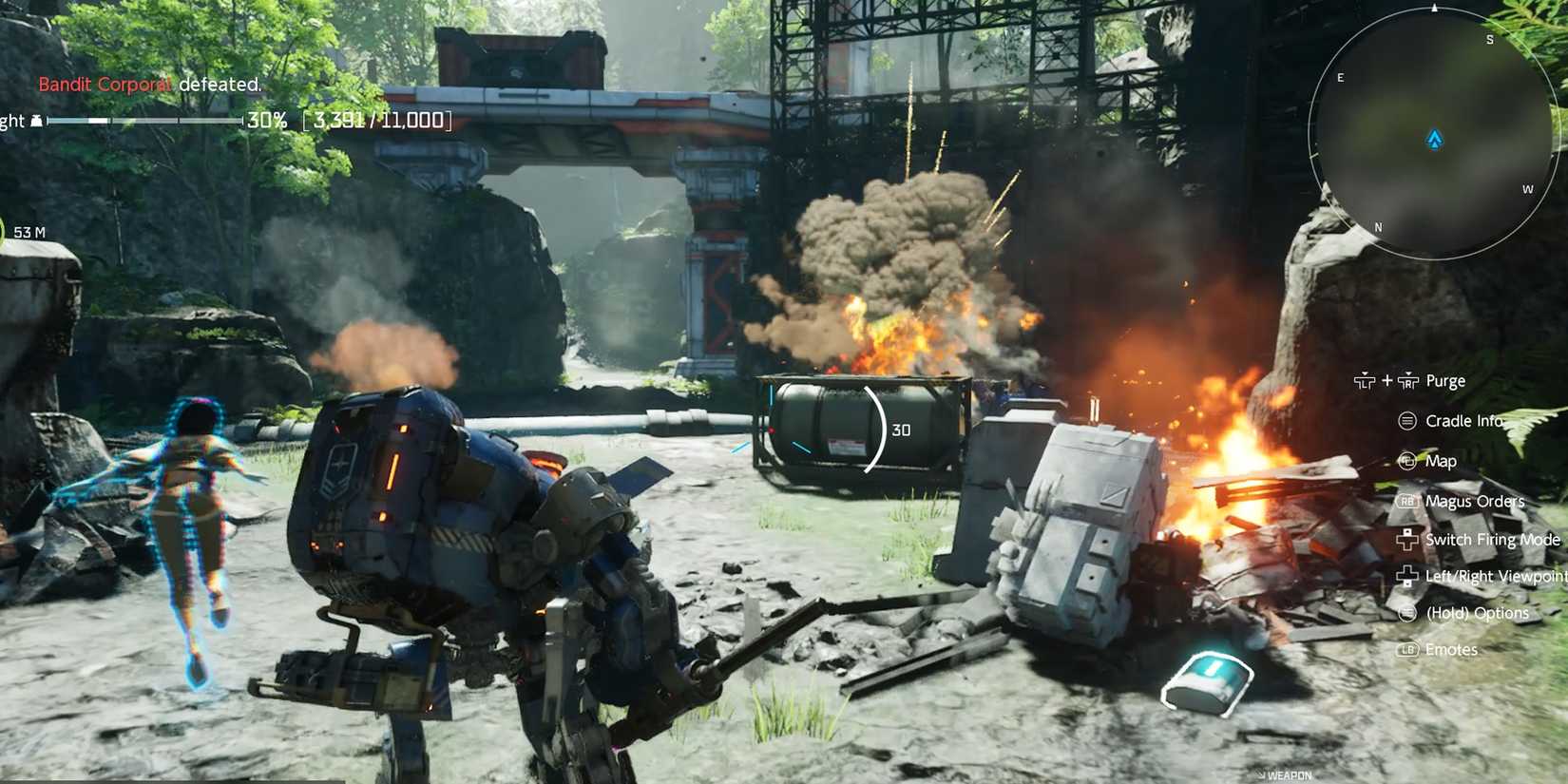Viewport: 1568px width, 784px height.
Task: Open the Map via its HUD icon
Action: click(1405, 461)
